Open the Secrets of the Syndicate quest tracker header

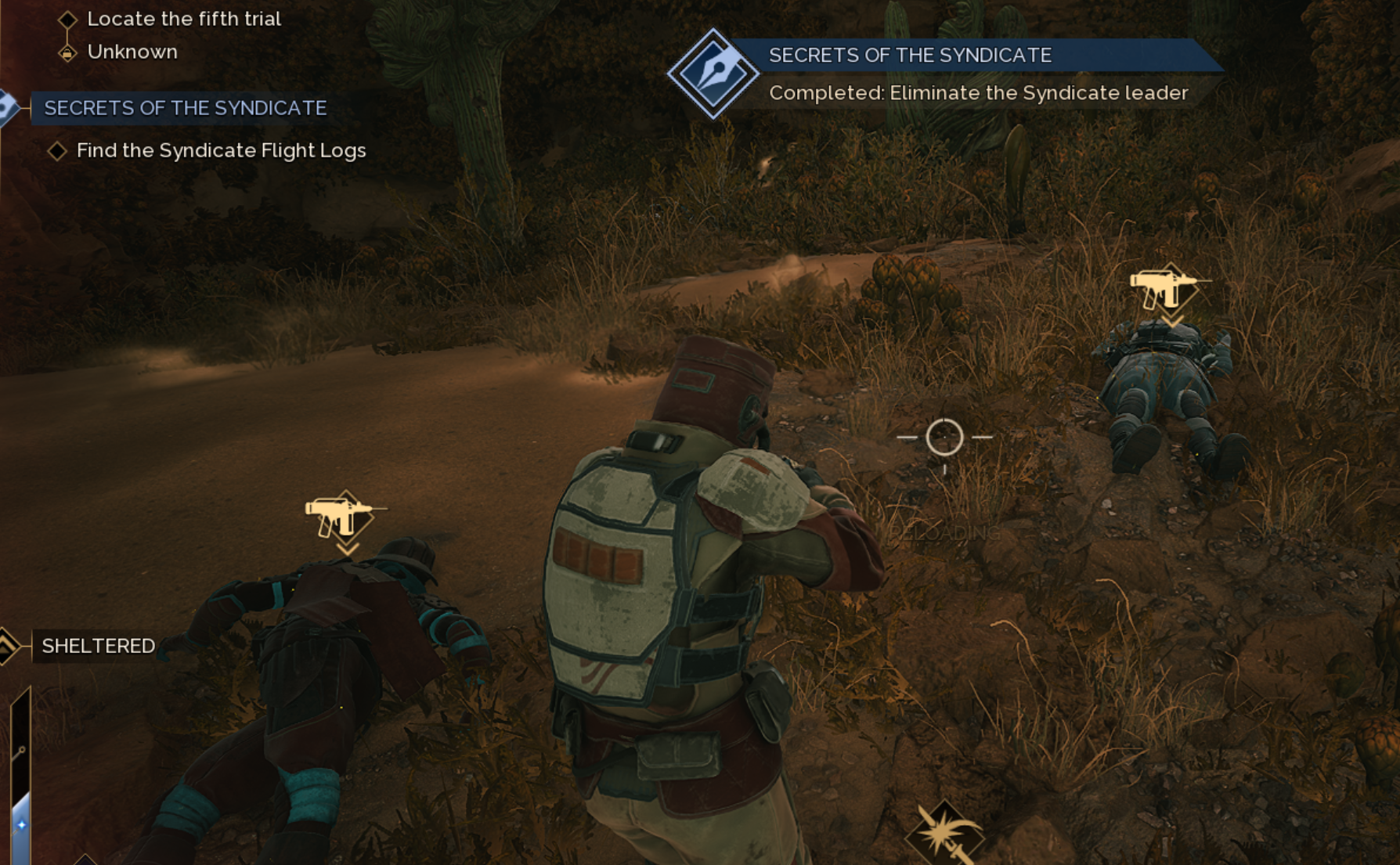coord(185,108)
